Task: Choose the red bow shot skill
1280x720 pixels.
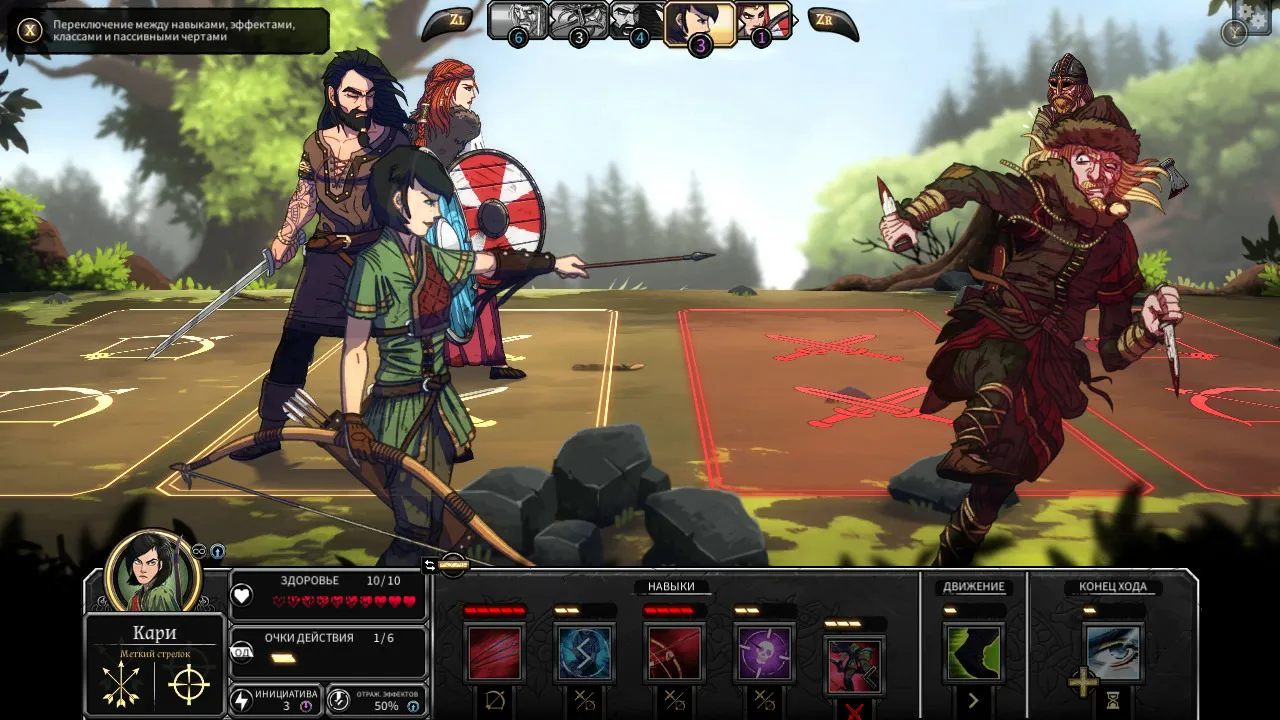Action: click(x=674, y=653)
